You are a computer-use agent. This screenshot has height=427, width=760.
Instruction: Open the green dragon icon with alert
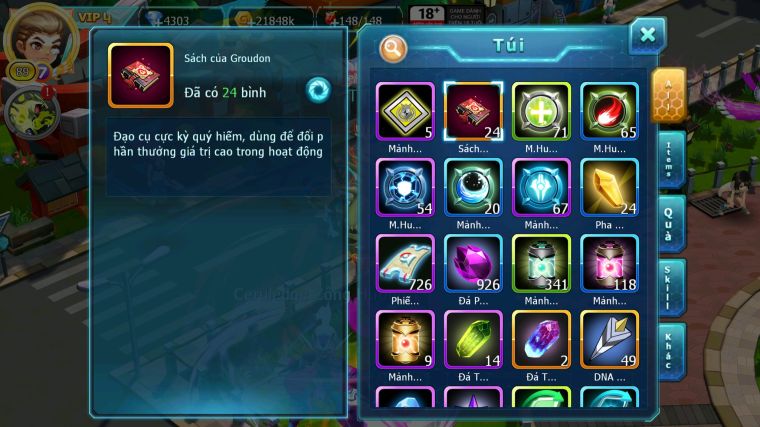tap(30, 112)
